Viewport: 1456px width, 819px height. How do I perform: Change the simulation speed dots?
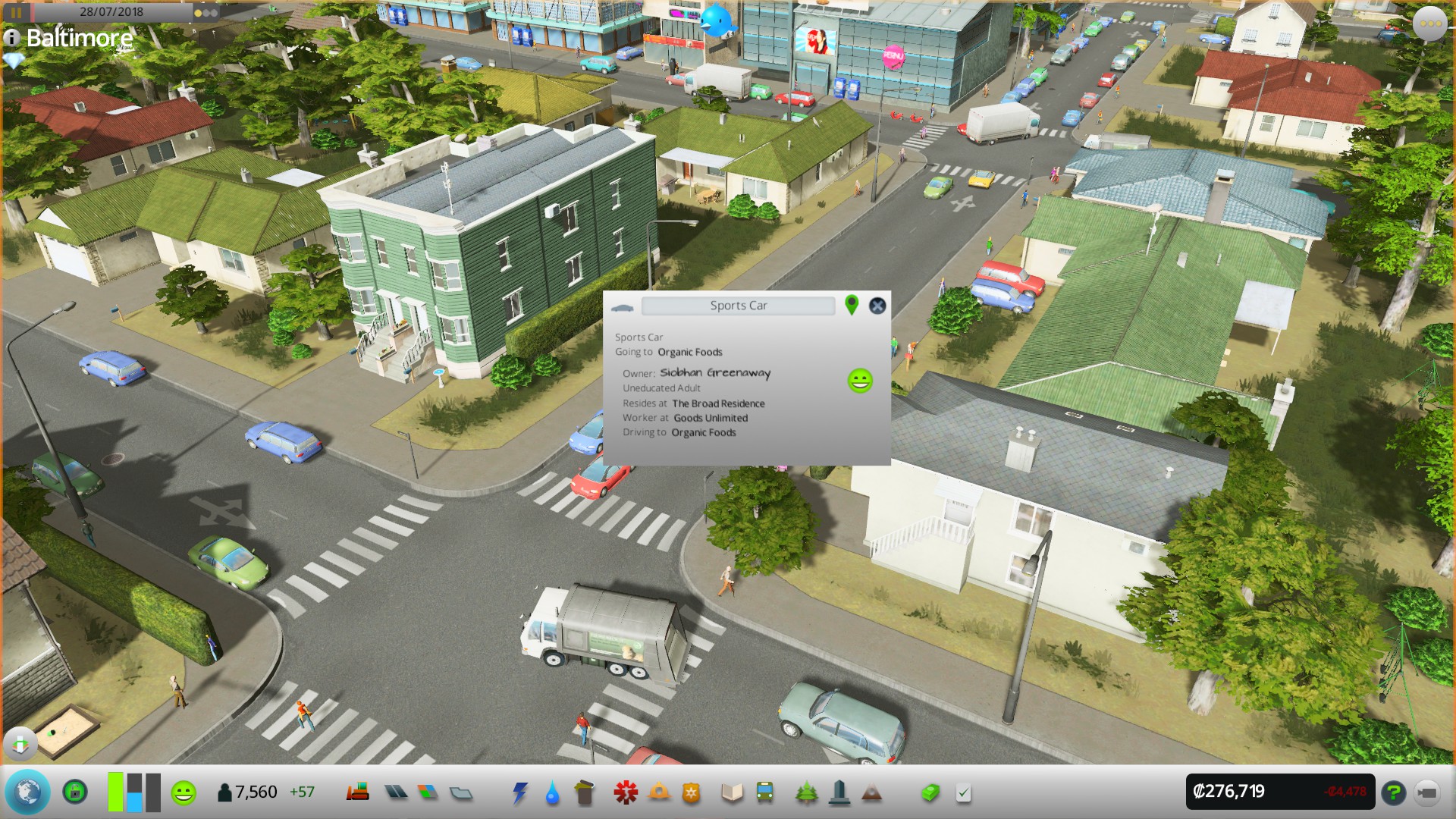click(206, 13)
